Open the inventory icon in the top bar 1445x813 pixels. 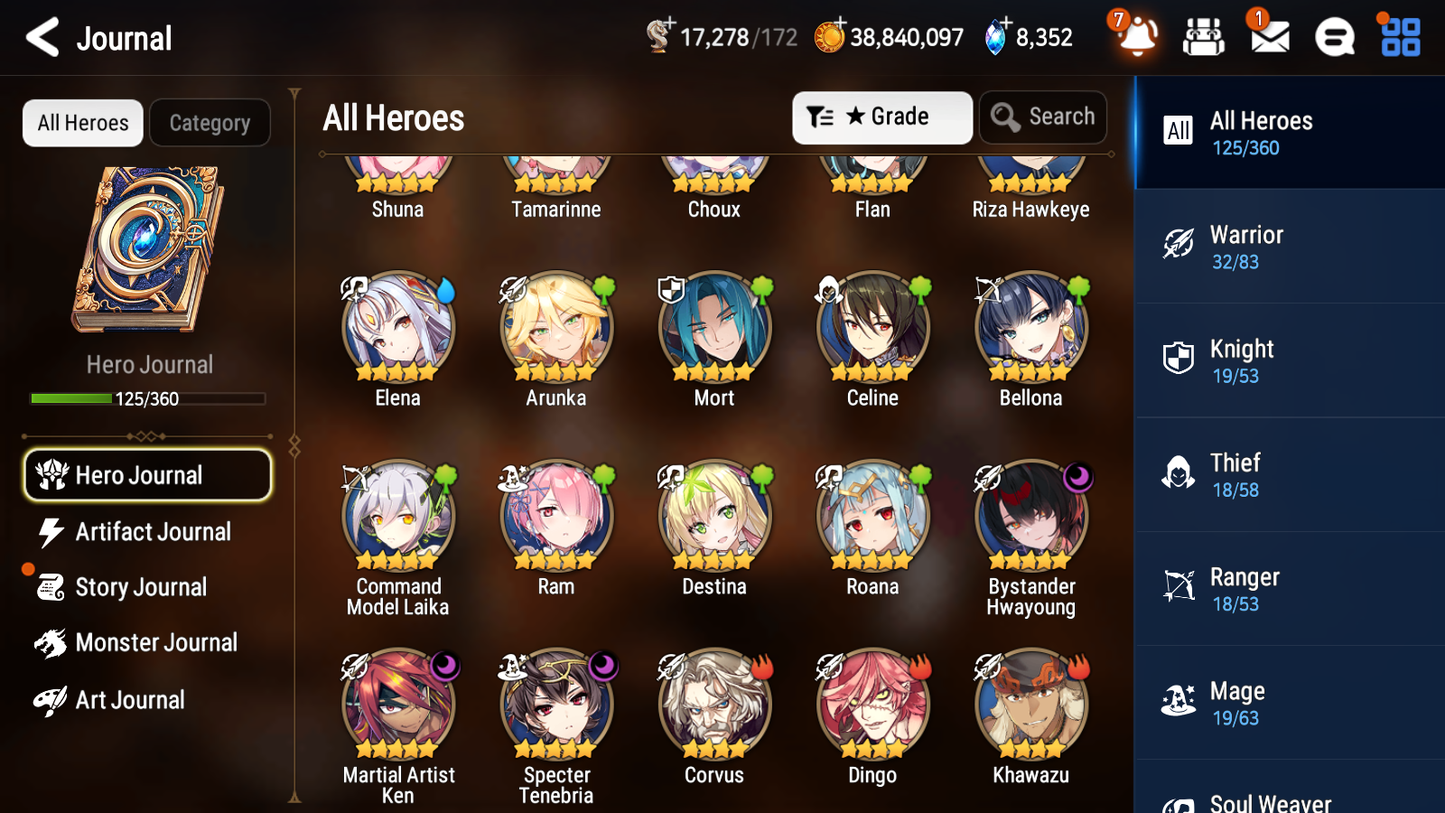point(1202,38)
